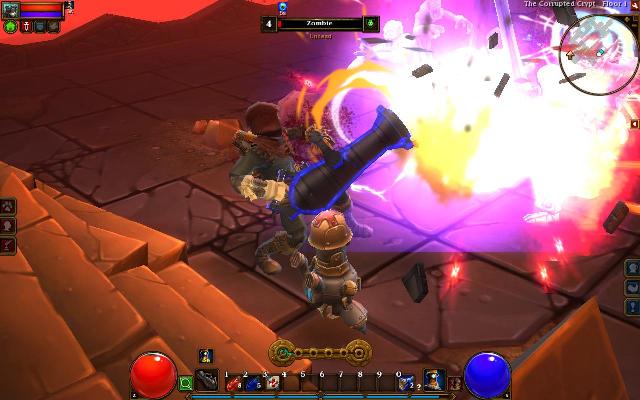Click the small icon above the weapon slot

point(205,356)
